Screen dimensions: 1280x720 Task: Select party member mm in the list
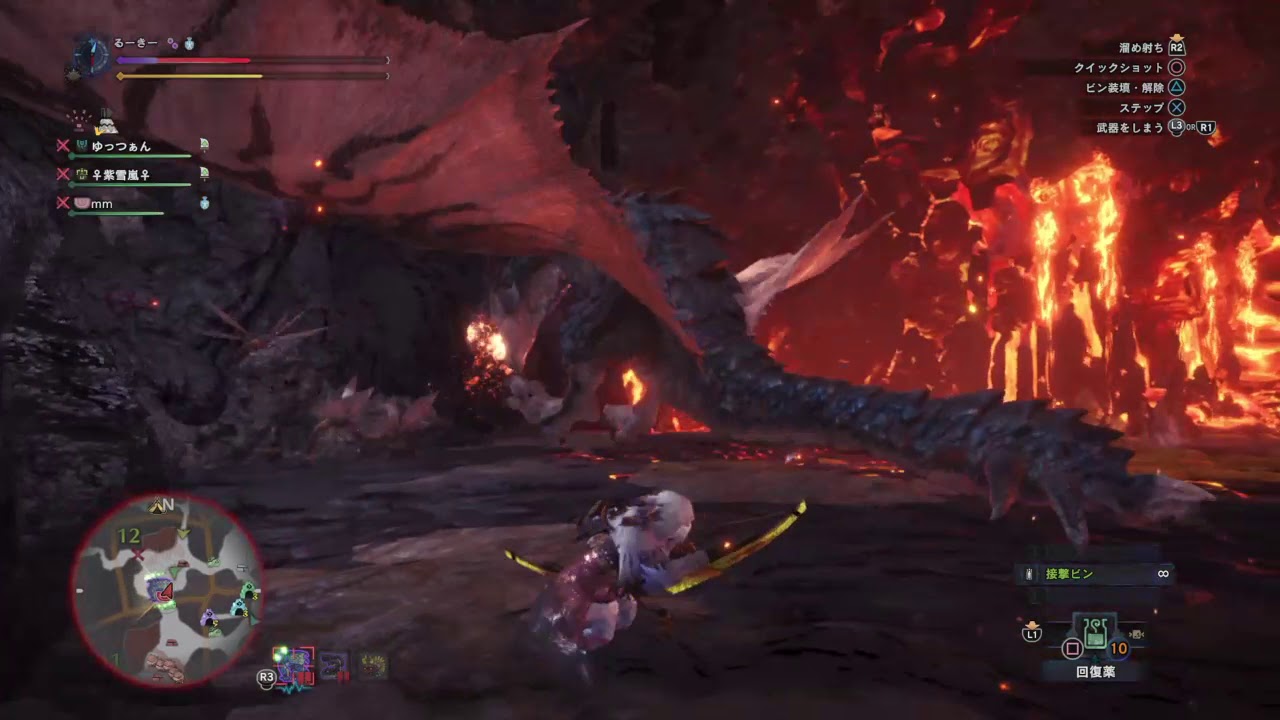tap(101, 204)
